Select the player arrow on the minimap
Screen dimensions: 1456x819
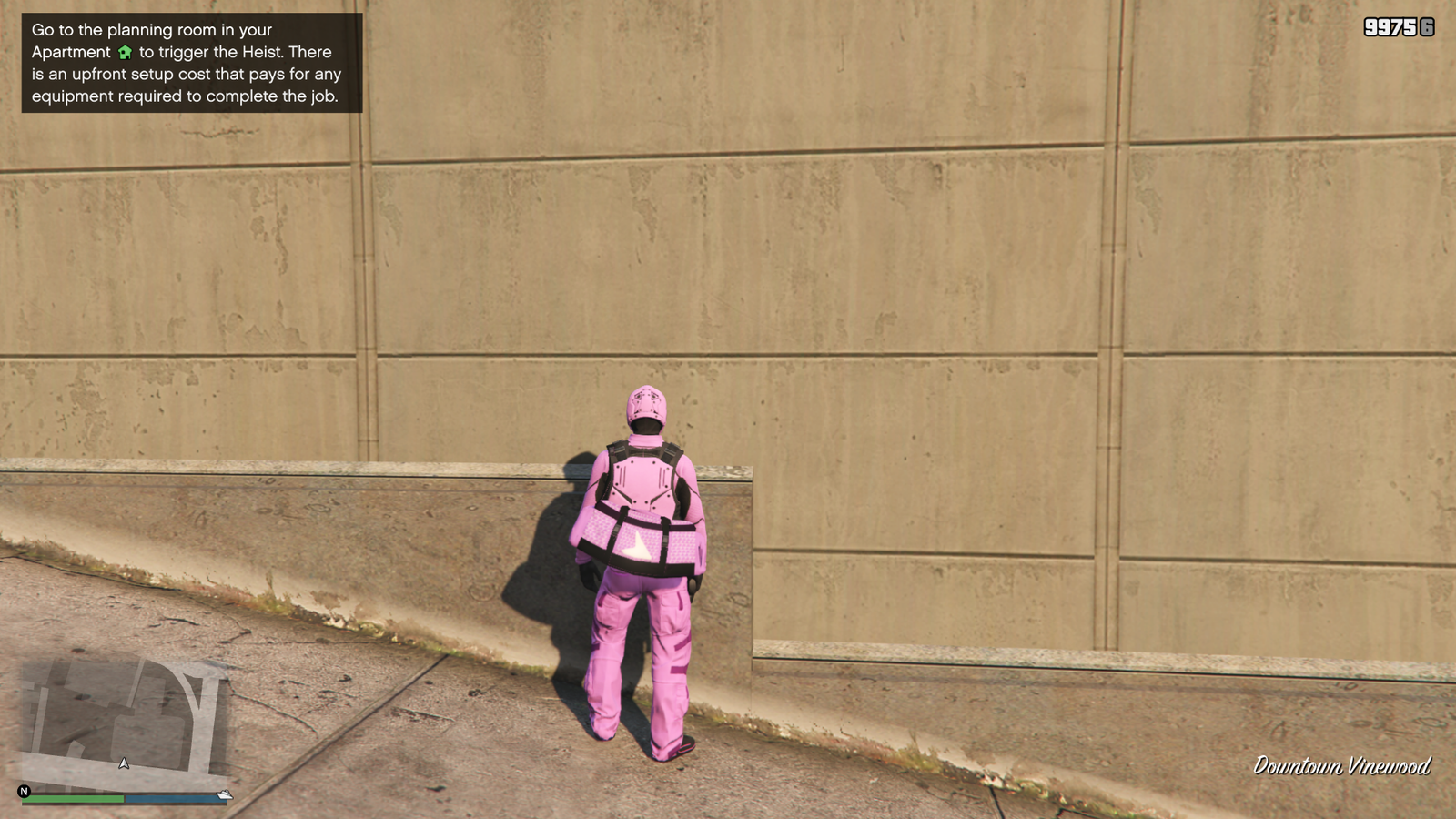tap(124, 763)
